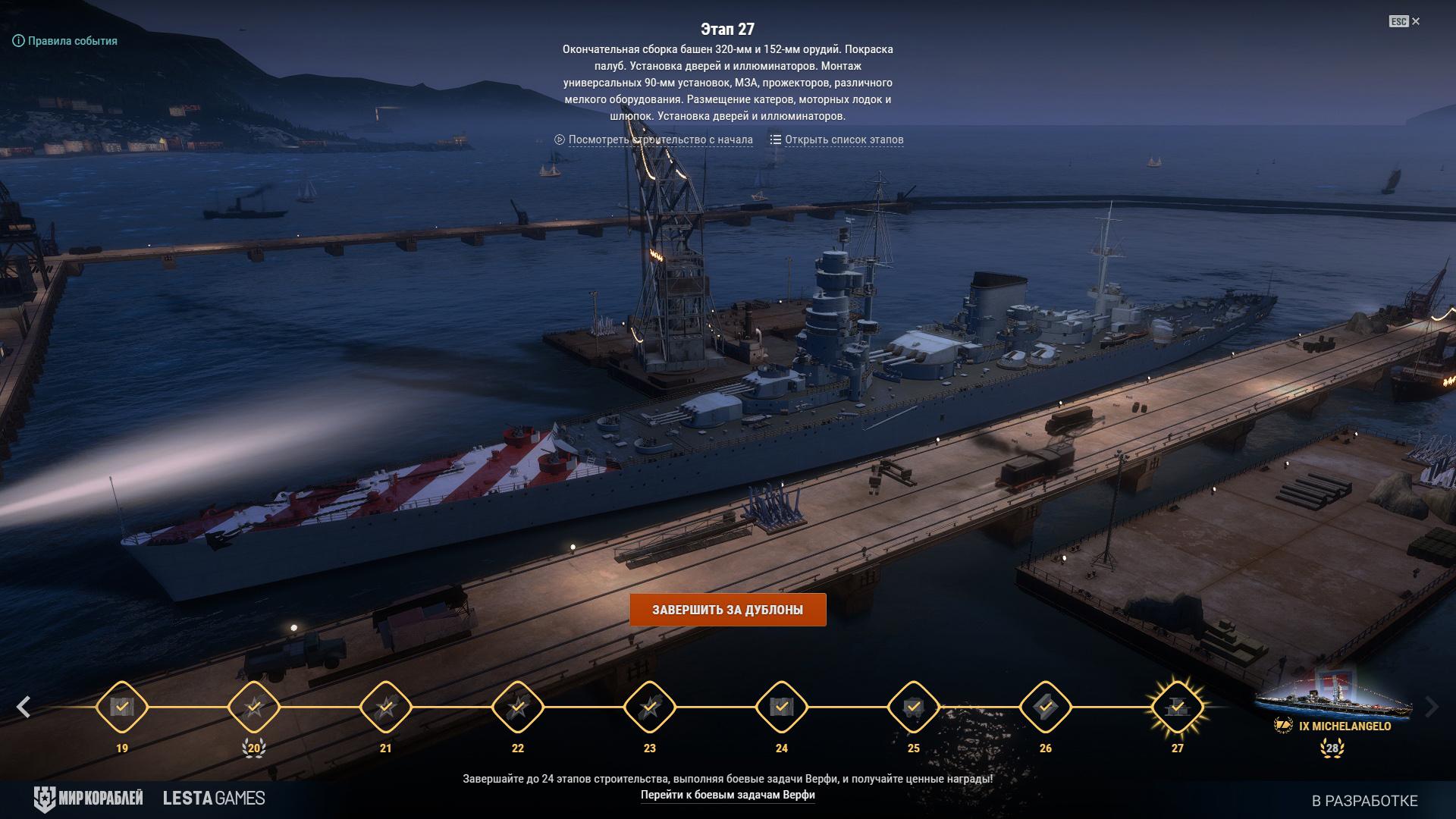Click the Завершить за дублоны button
The width and height of the screenshot is (1456, 819).
727,610
